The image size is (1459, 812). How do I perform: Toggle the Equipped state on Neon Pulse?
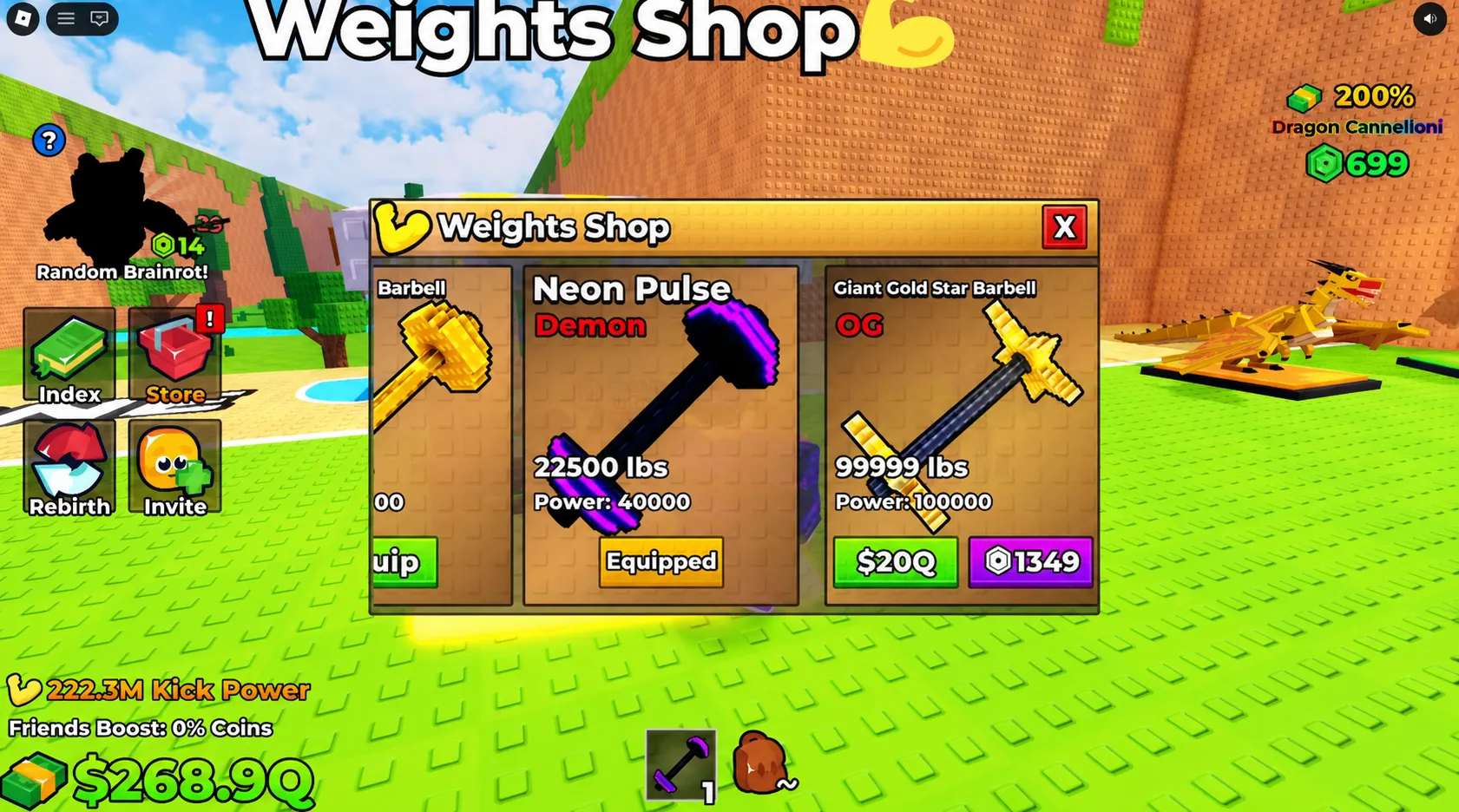[x=660, y=562]
